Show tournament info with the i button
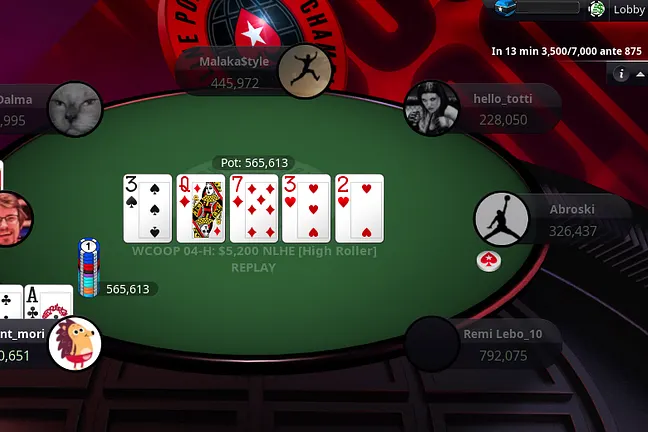The width and height of the screenshot is (648, 432). coord(620,74)
